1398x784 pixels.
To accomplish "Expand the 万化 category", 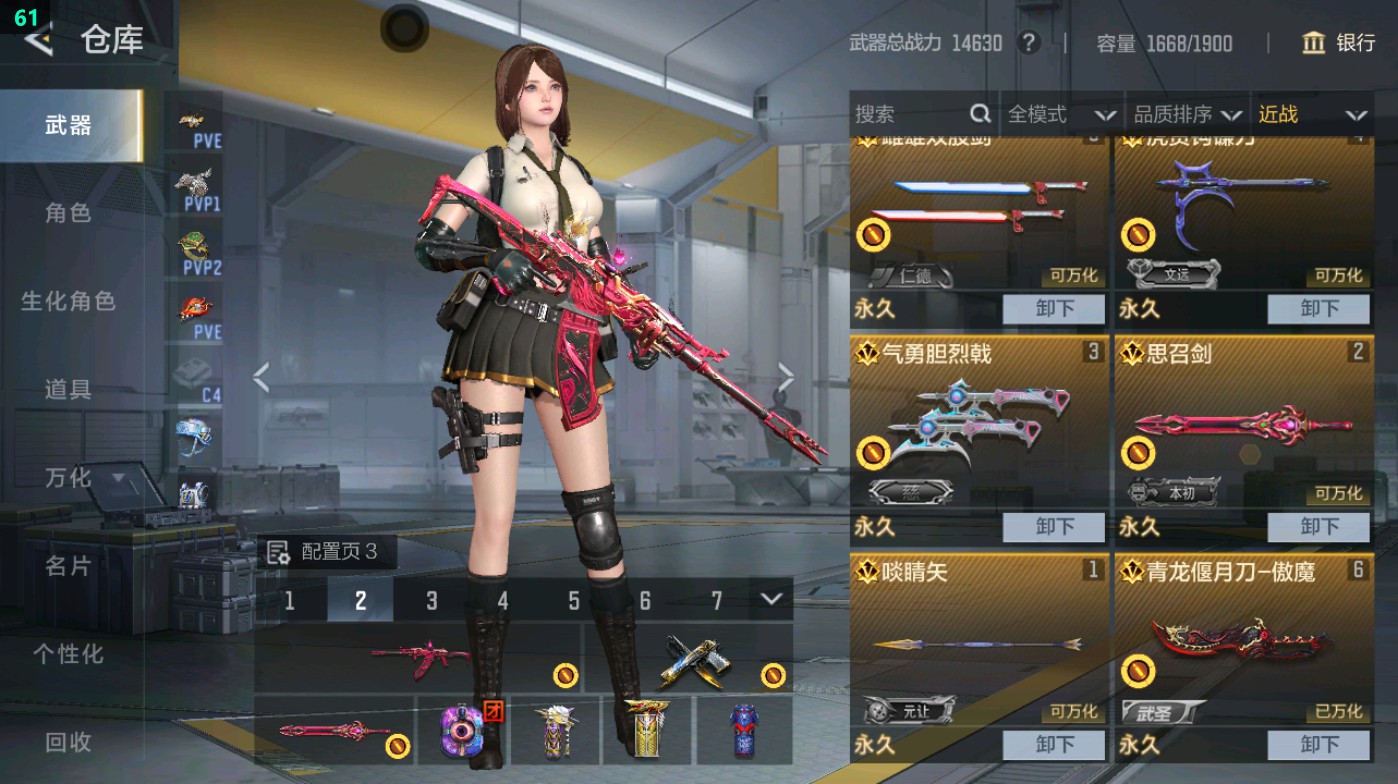I will (x=82, y=478).
